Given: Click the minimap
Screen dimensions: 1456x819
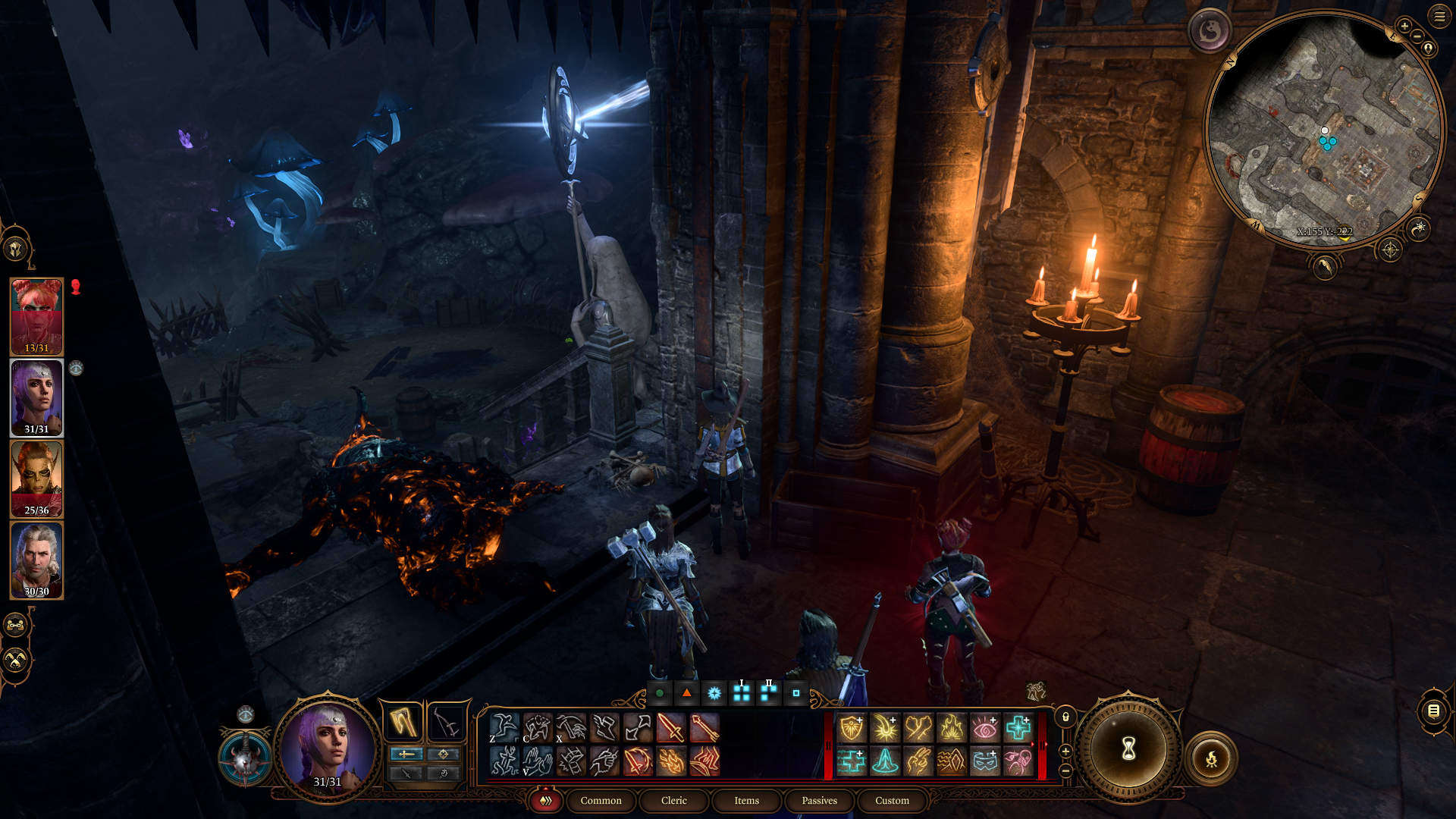Looking at the screenshot, I should 1324,129.
